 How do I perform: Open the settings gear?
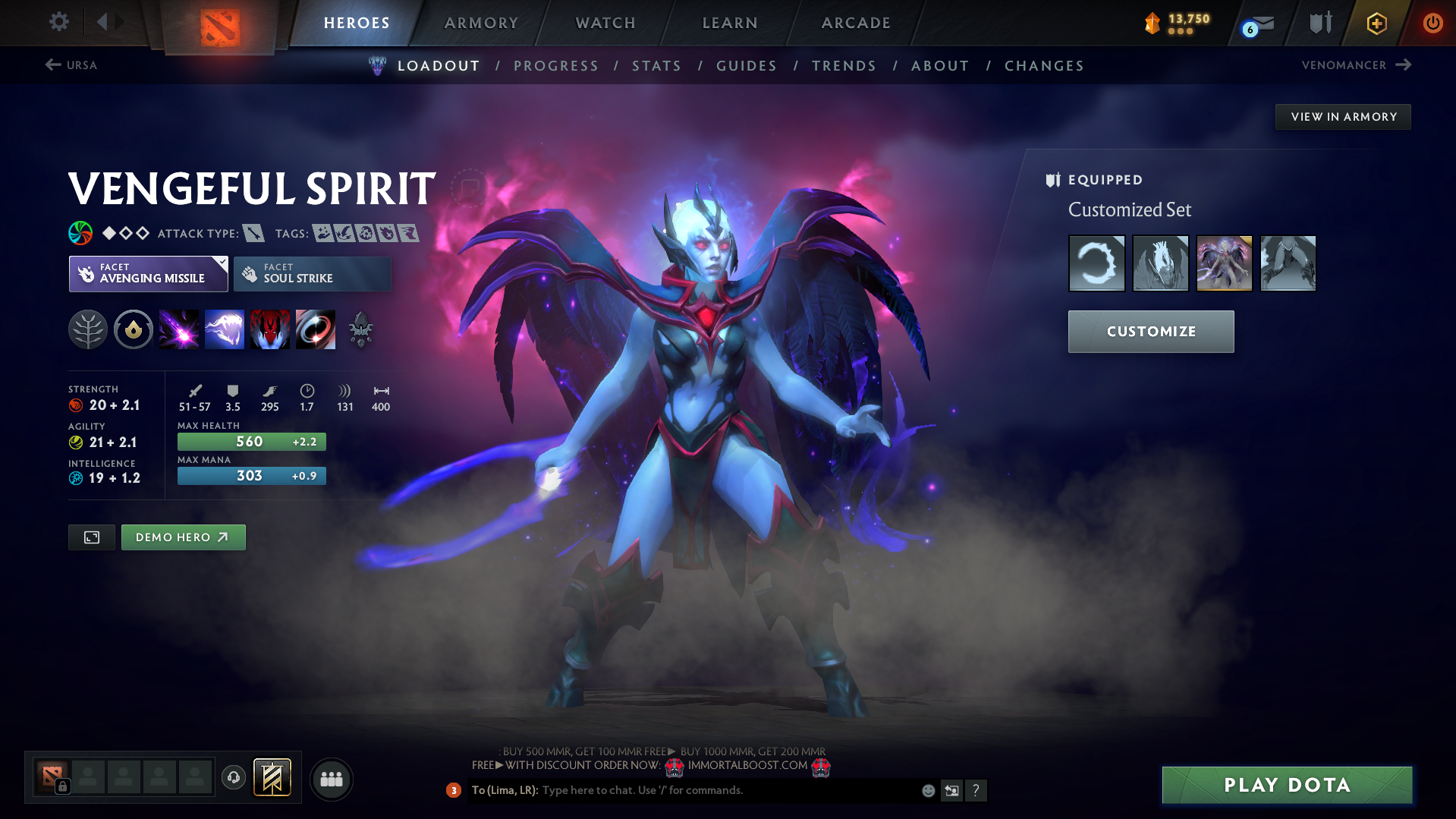point(58,22)
